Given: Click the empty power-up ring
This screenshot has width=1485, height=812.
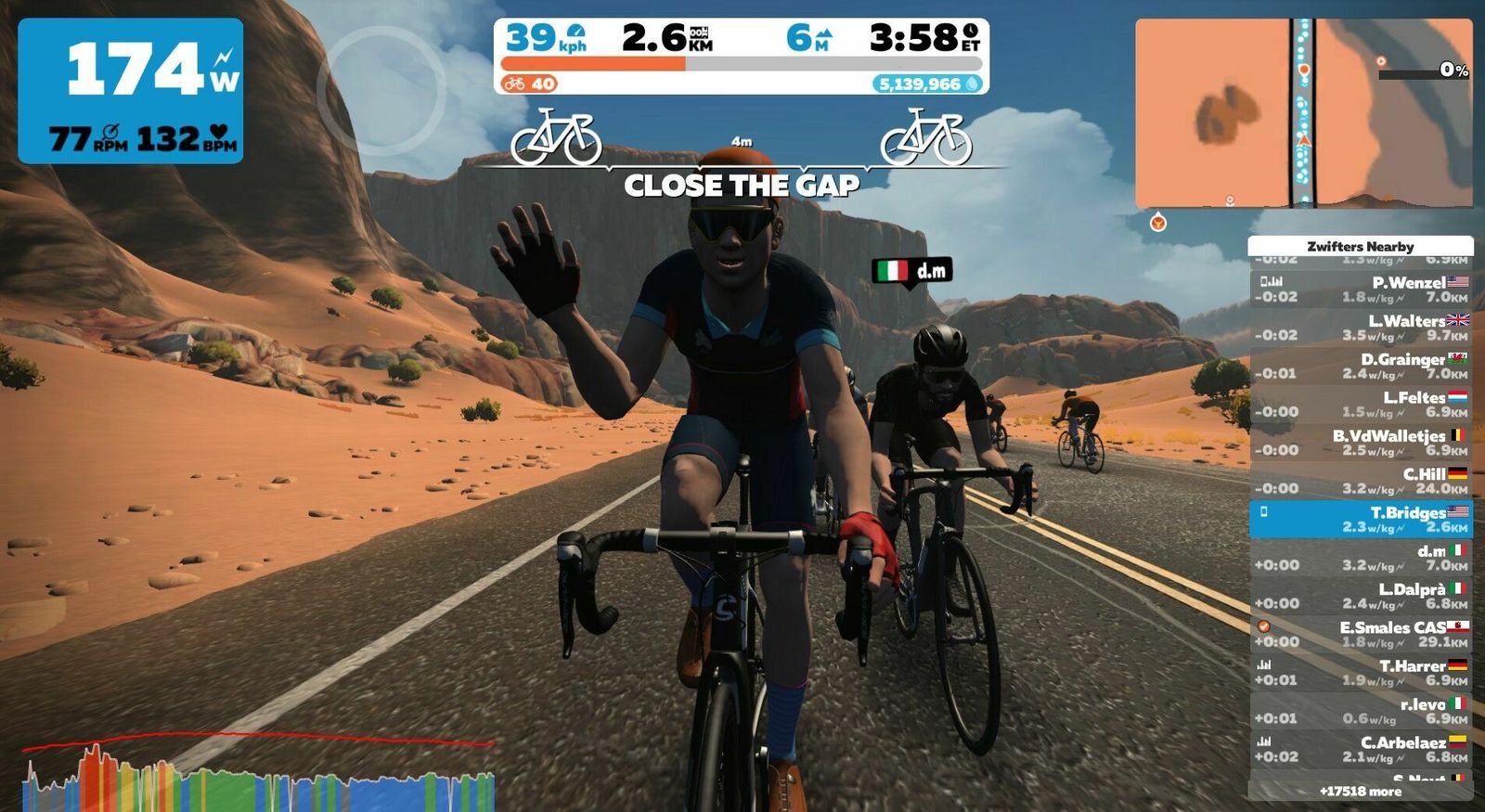Looking at the screenshot, I should (381, 90).
